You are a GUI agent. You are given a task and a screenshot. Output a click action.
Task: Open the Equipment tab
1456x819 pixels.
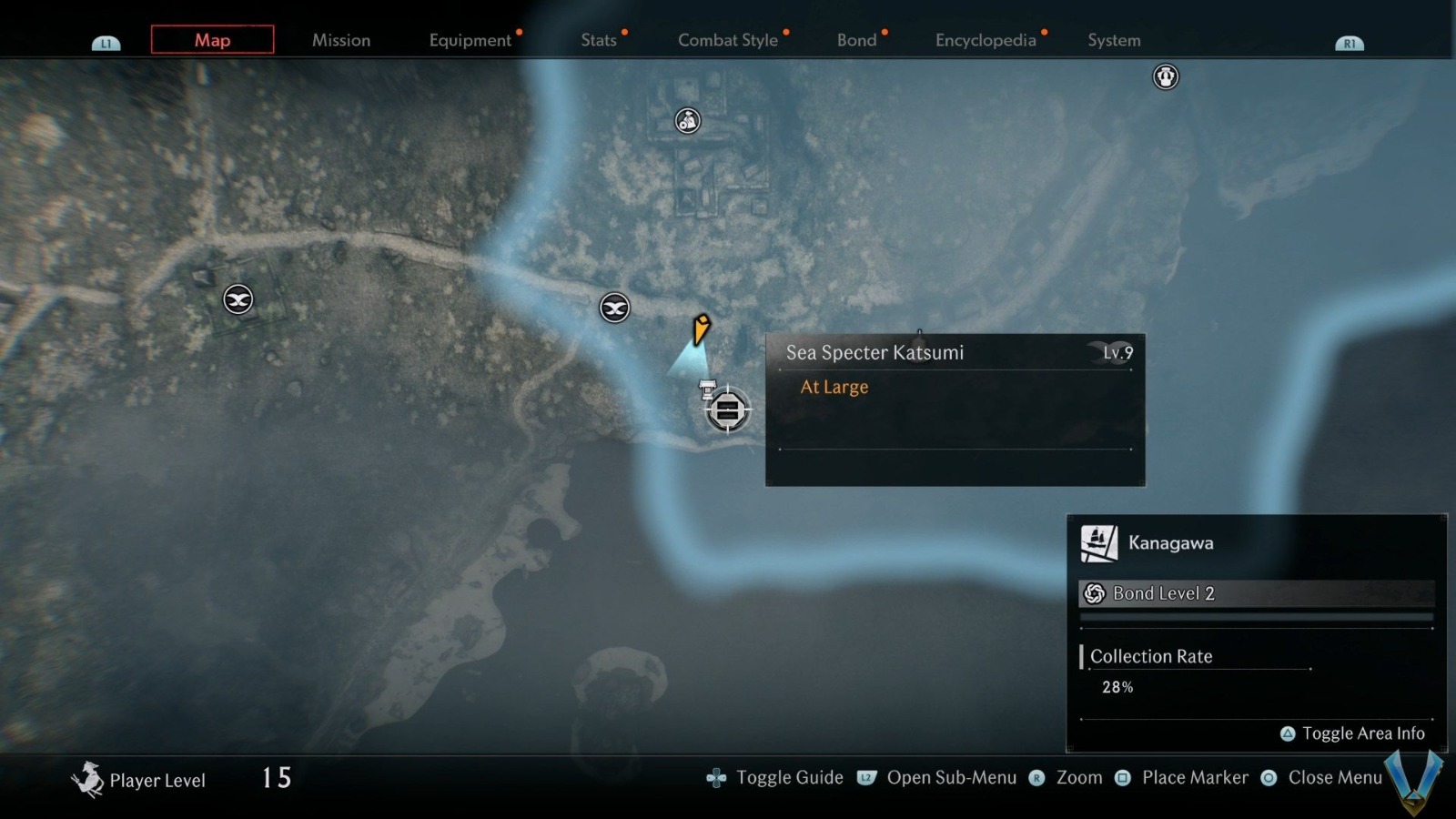point(470,40)
